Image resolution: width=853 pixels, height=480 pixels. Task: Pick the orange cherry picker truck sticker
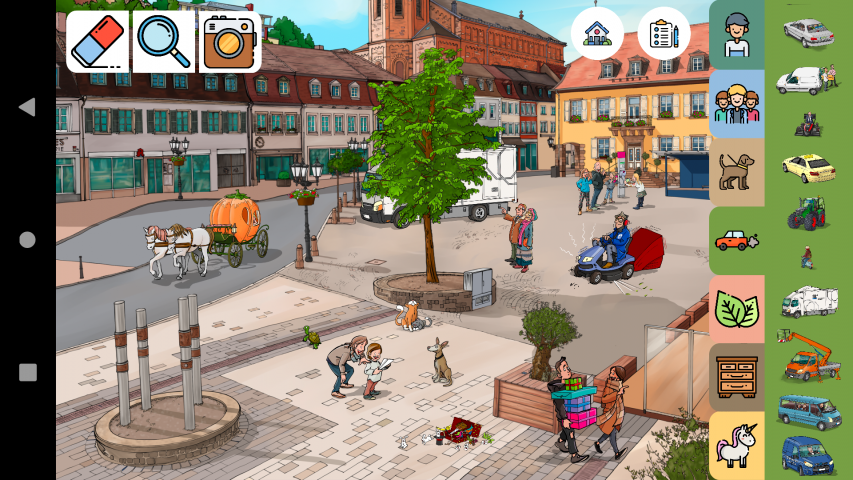pyautogui.click(x=808, y=355)
